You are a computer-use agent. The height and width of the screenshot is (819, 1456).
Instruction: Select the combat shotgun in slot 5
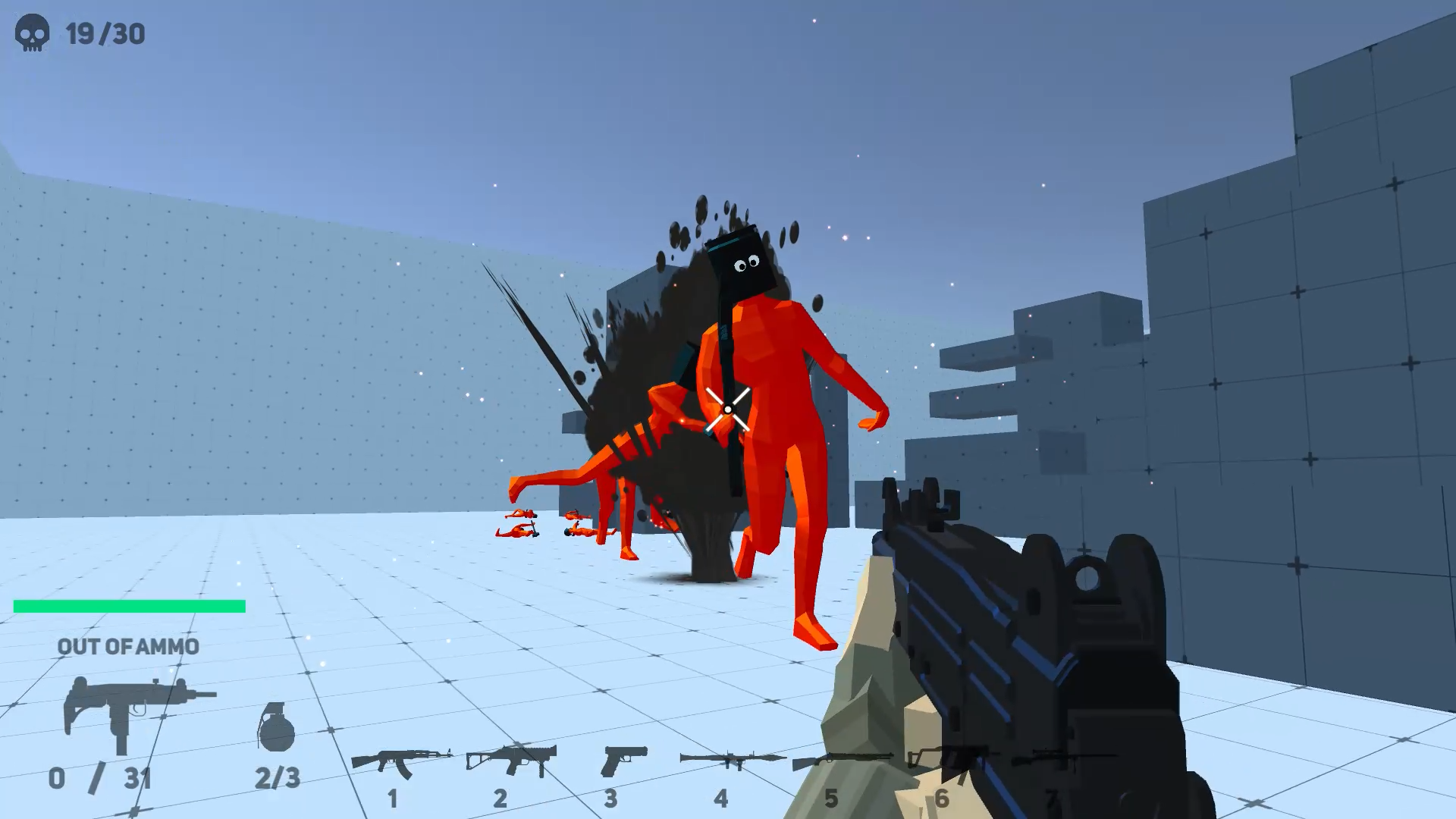[x=836, y=758]
